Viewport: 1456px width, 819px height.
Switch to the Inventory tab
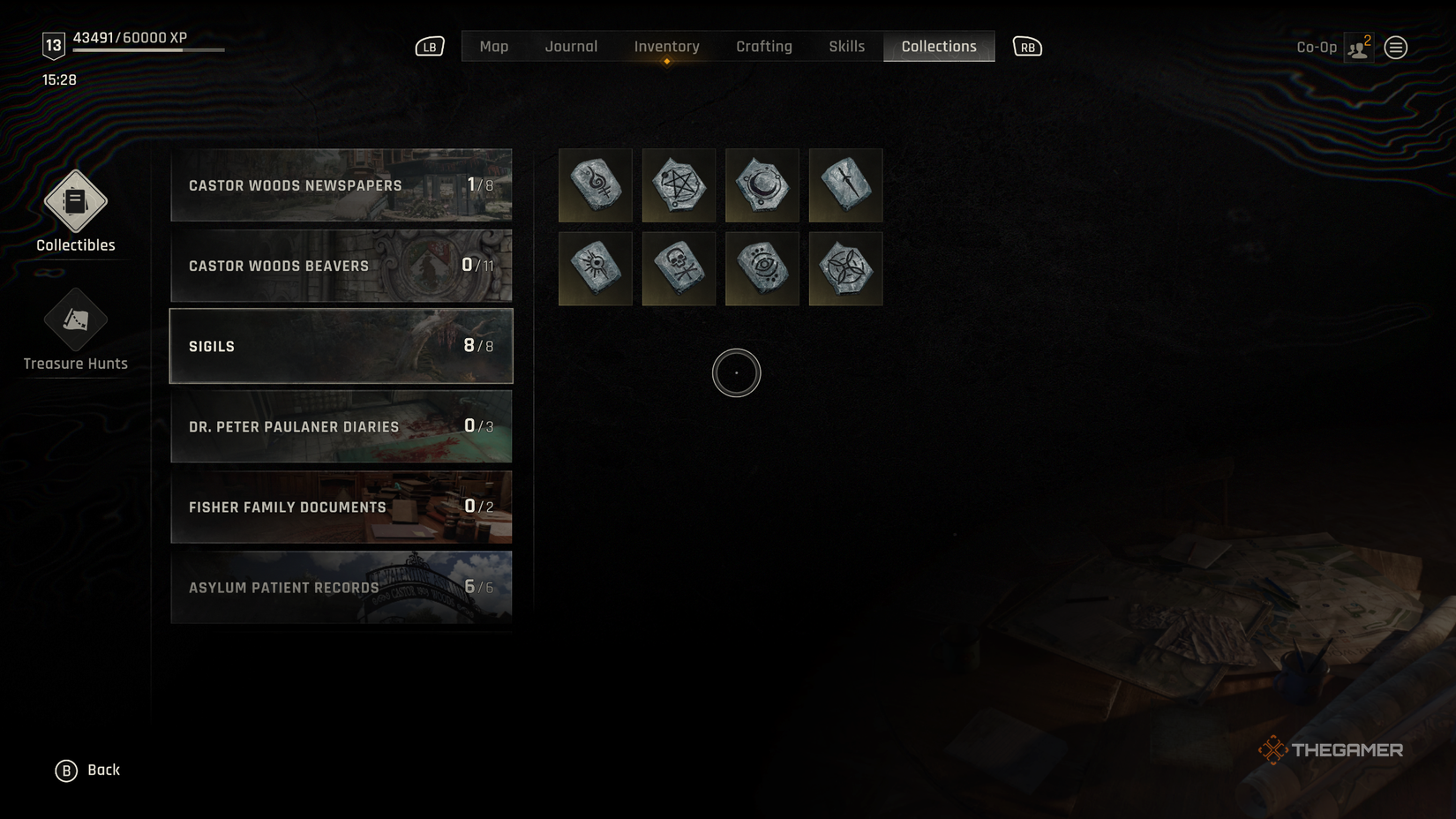[x=666, y=46]
